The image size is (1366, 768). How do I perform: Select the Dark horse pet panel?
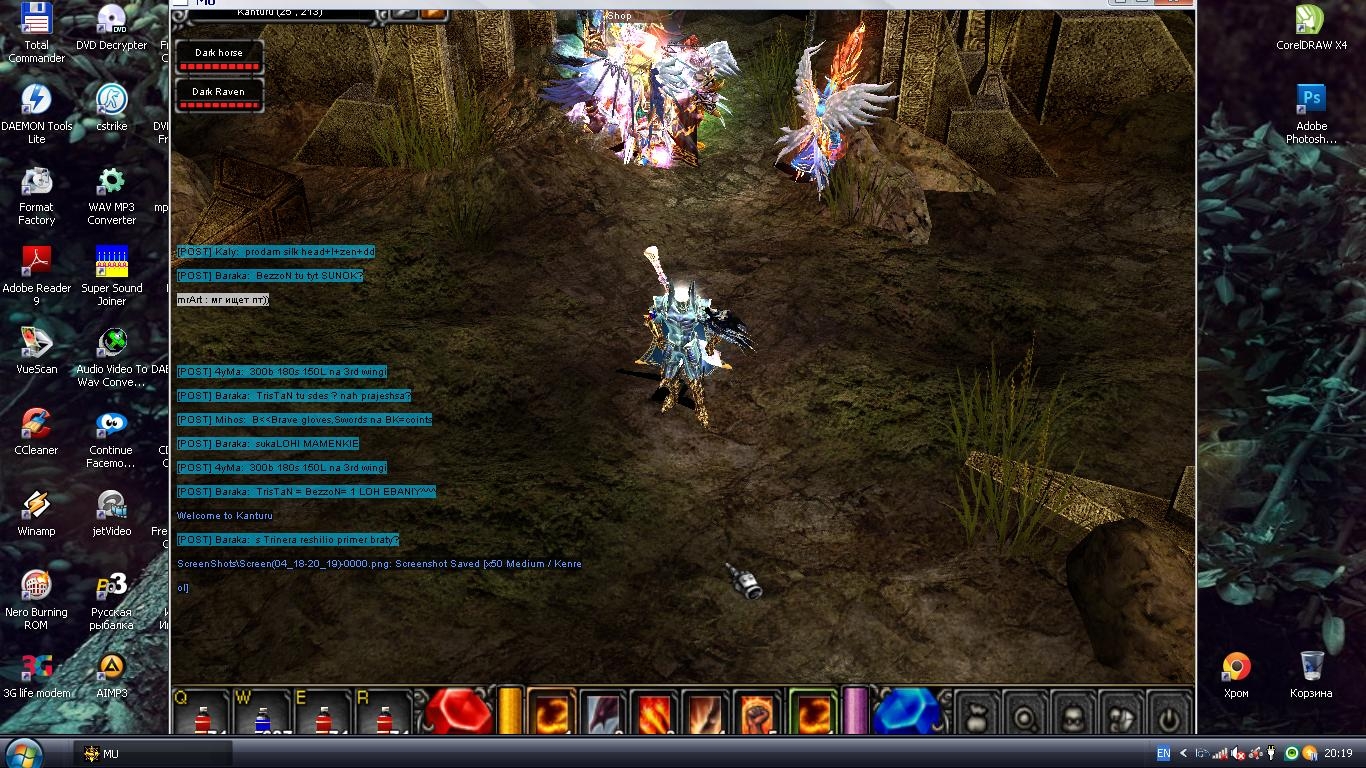point(219,57)
